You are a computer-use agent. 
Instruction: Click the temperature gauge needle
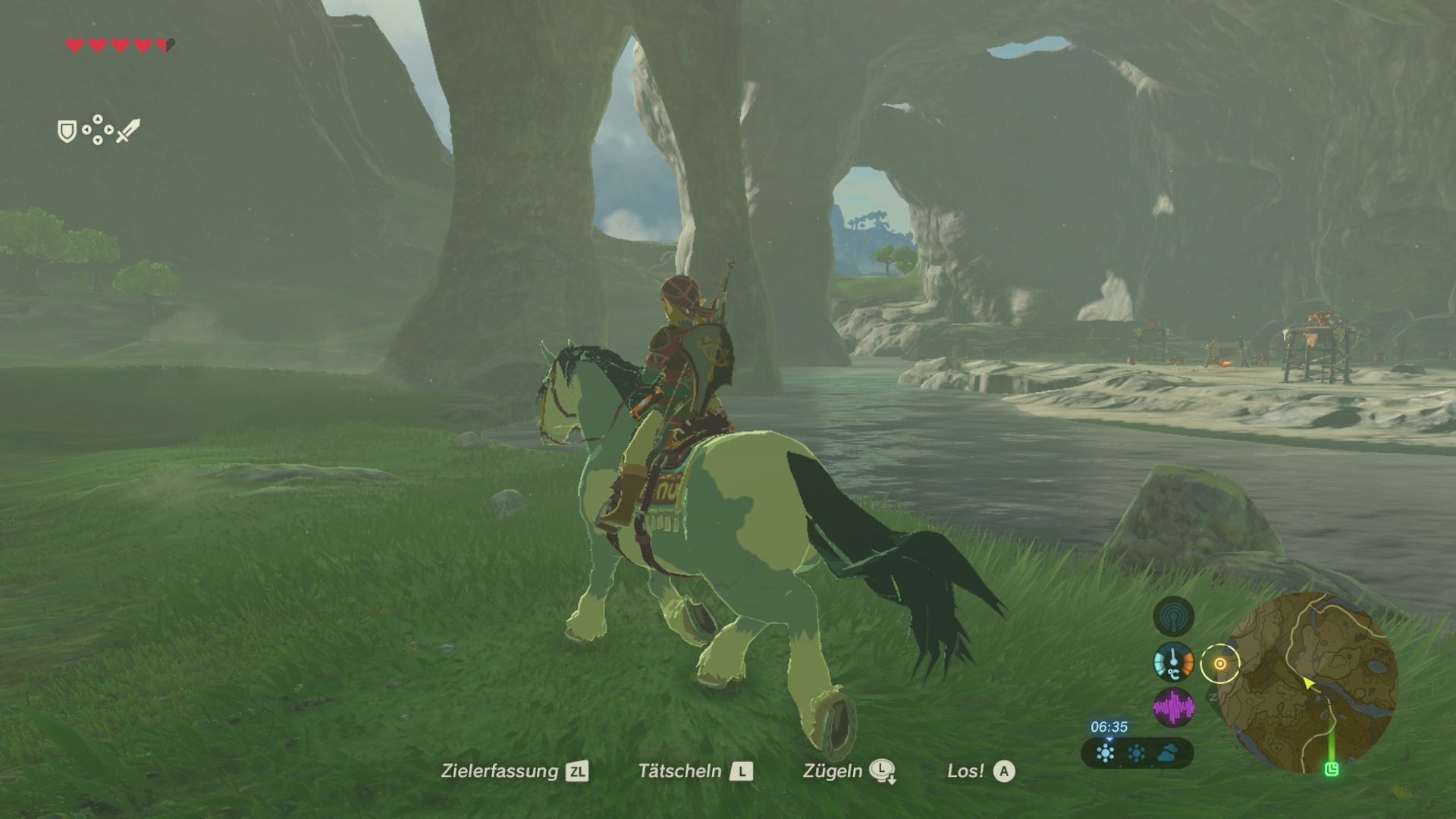pos(1174,656)
